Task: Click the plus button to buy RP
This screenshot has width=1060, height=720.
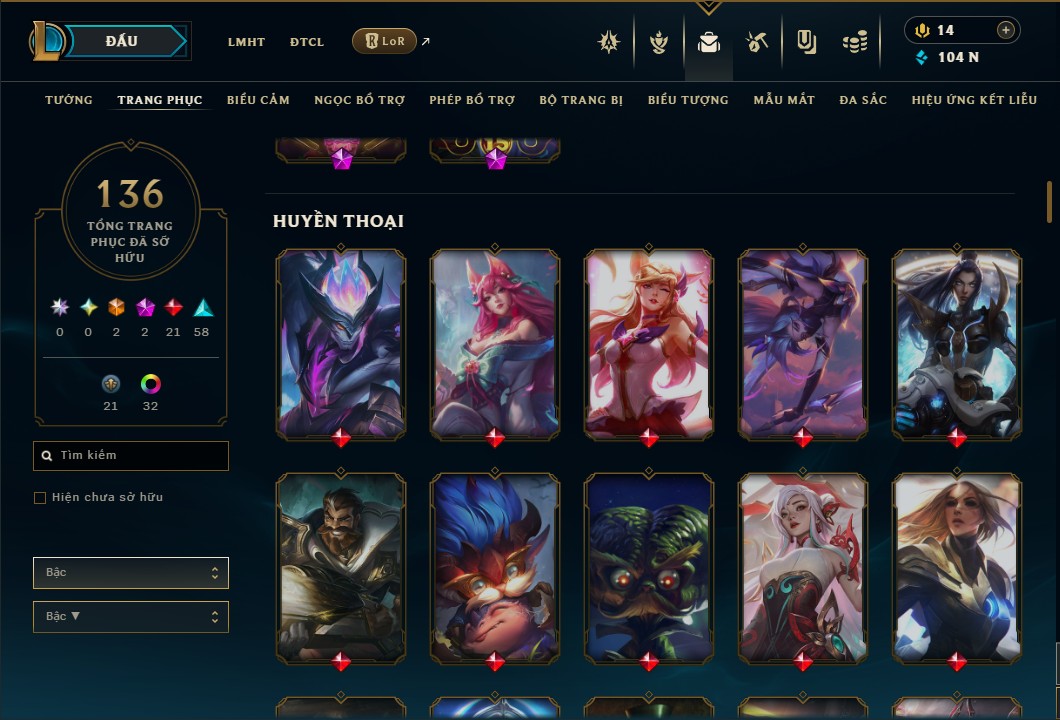Action: (1006, 30)
